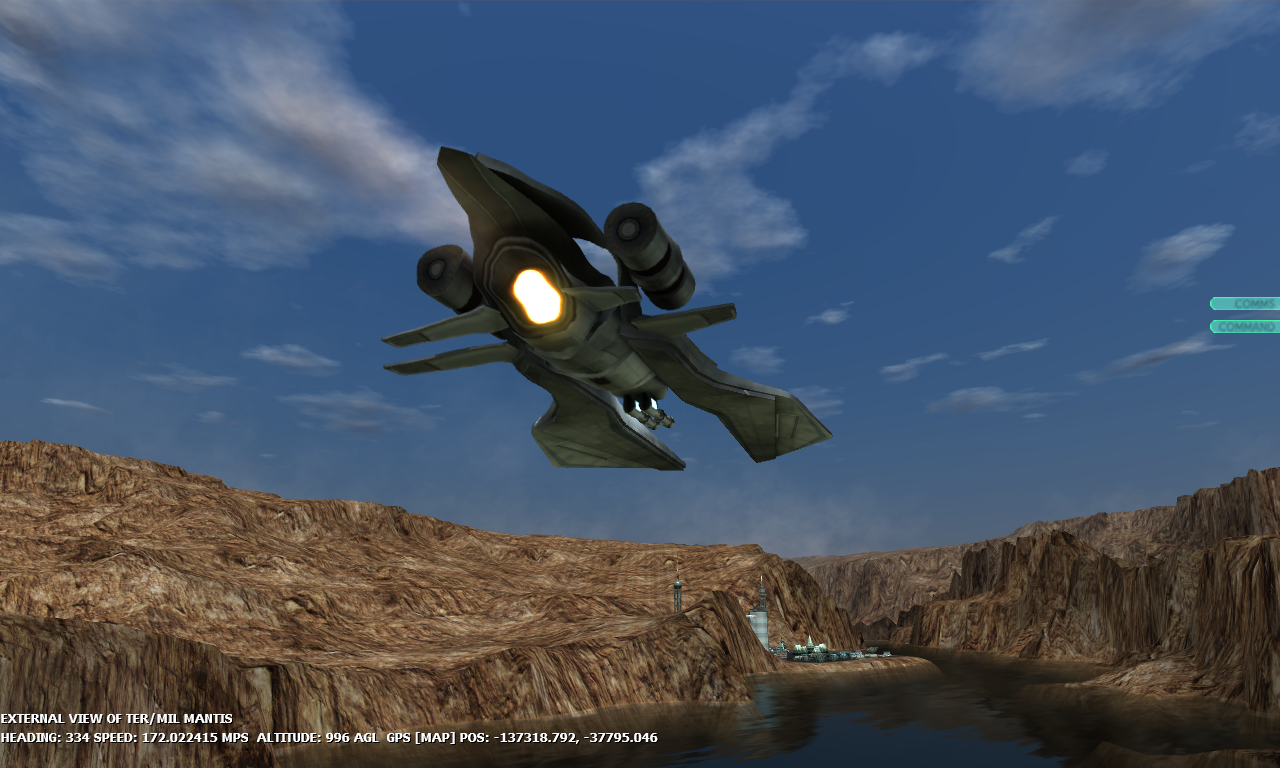Click the EXTERNAL VIEW OF TER/MIL MANTIS label

point(116,718)
